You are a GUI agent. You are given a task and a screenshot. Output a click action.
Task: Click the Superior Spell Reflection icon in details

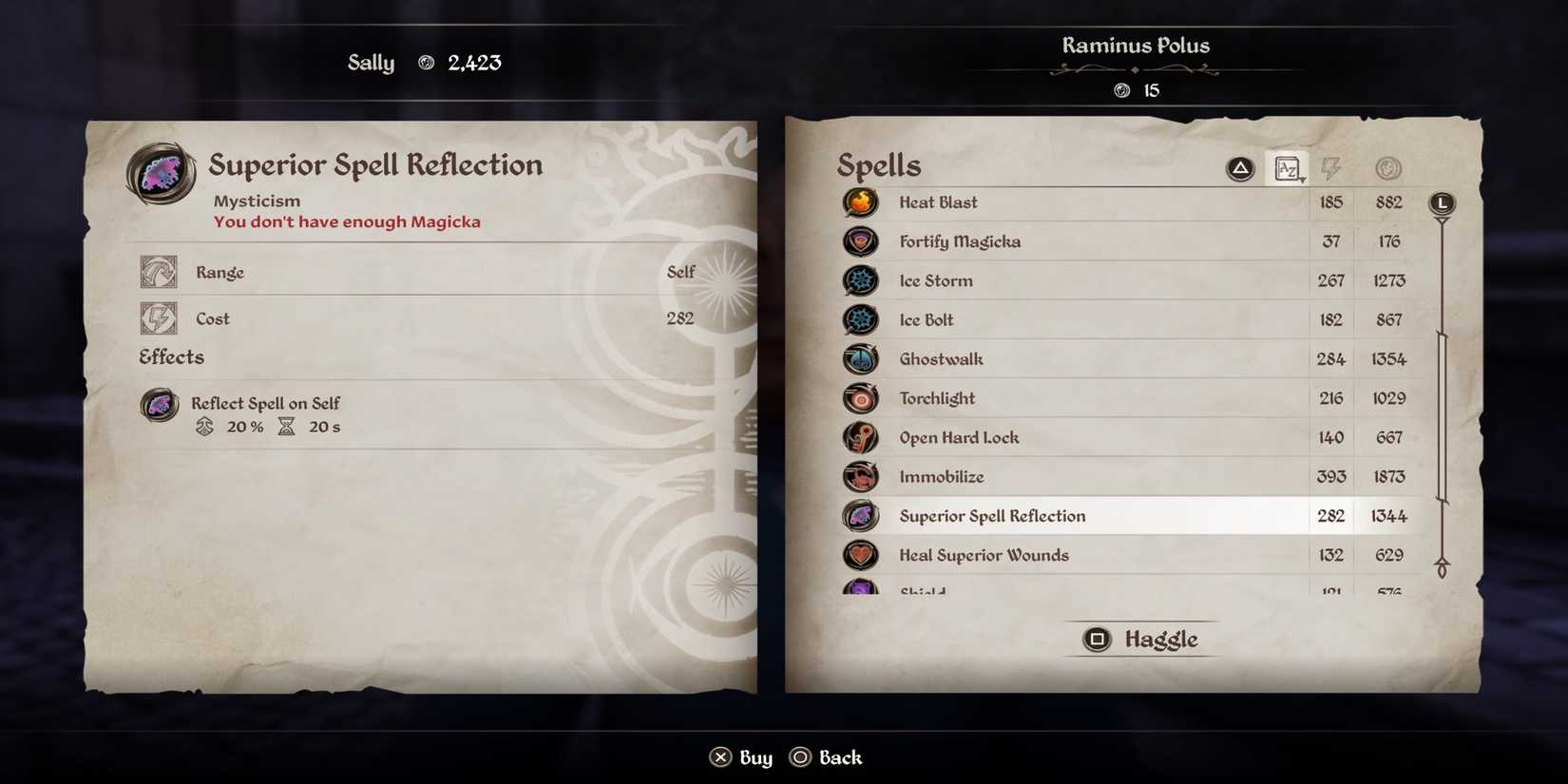[160, 173]
